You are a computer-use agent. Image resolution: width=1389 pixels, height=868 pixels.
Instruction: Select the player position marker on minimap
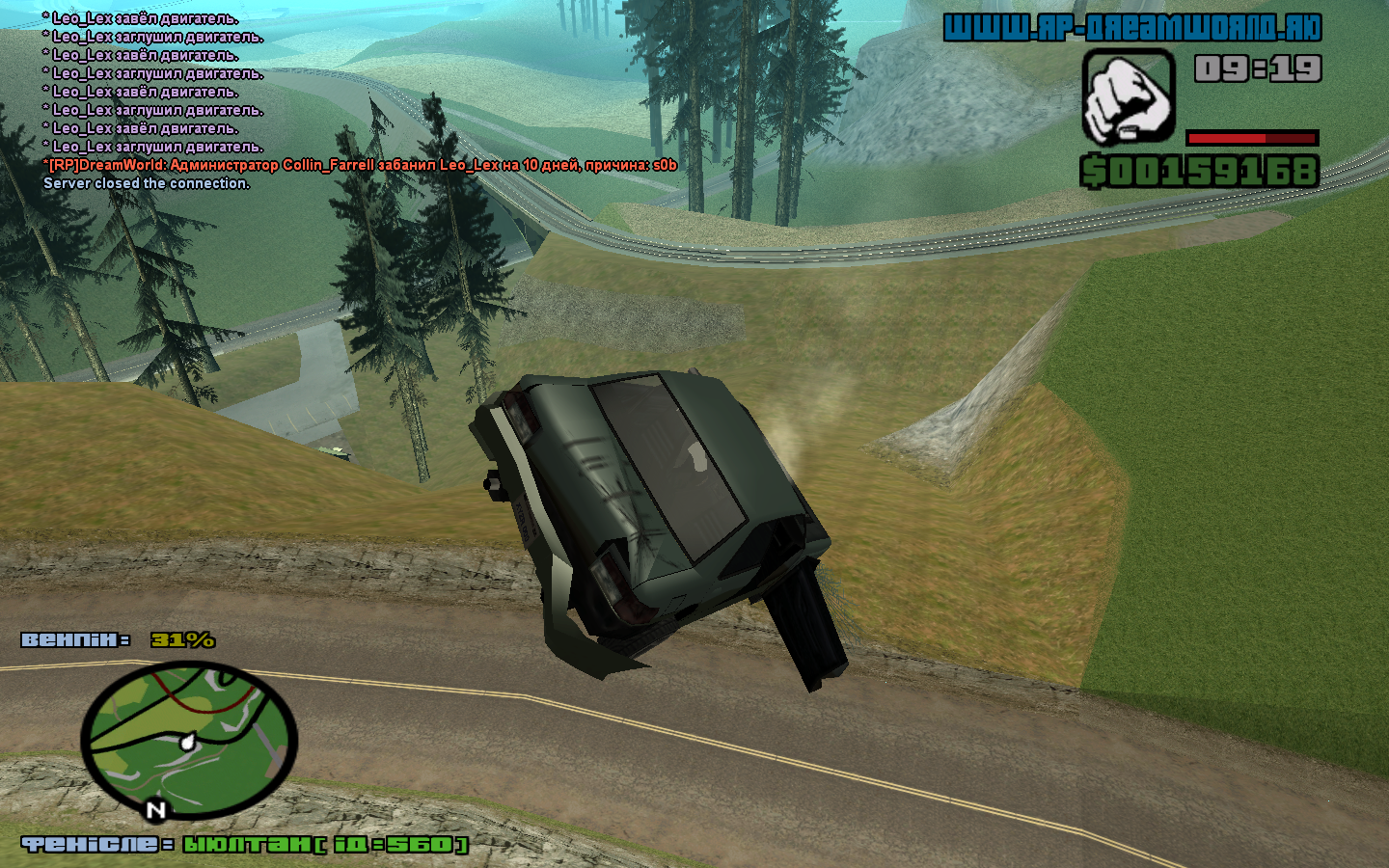coord(187,742)
